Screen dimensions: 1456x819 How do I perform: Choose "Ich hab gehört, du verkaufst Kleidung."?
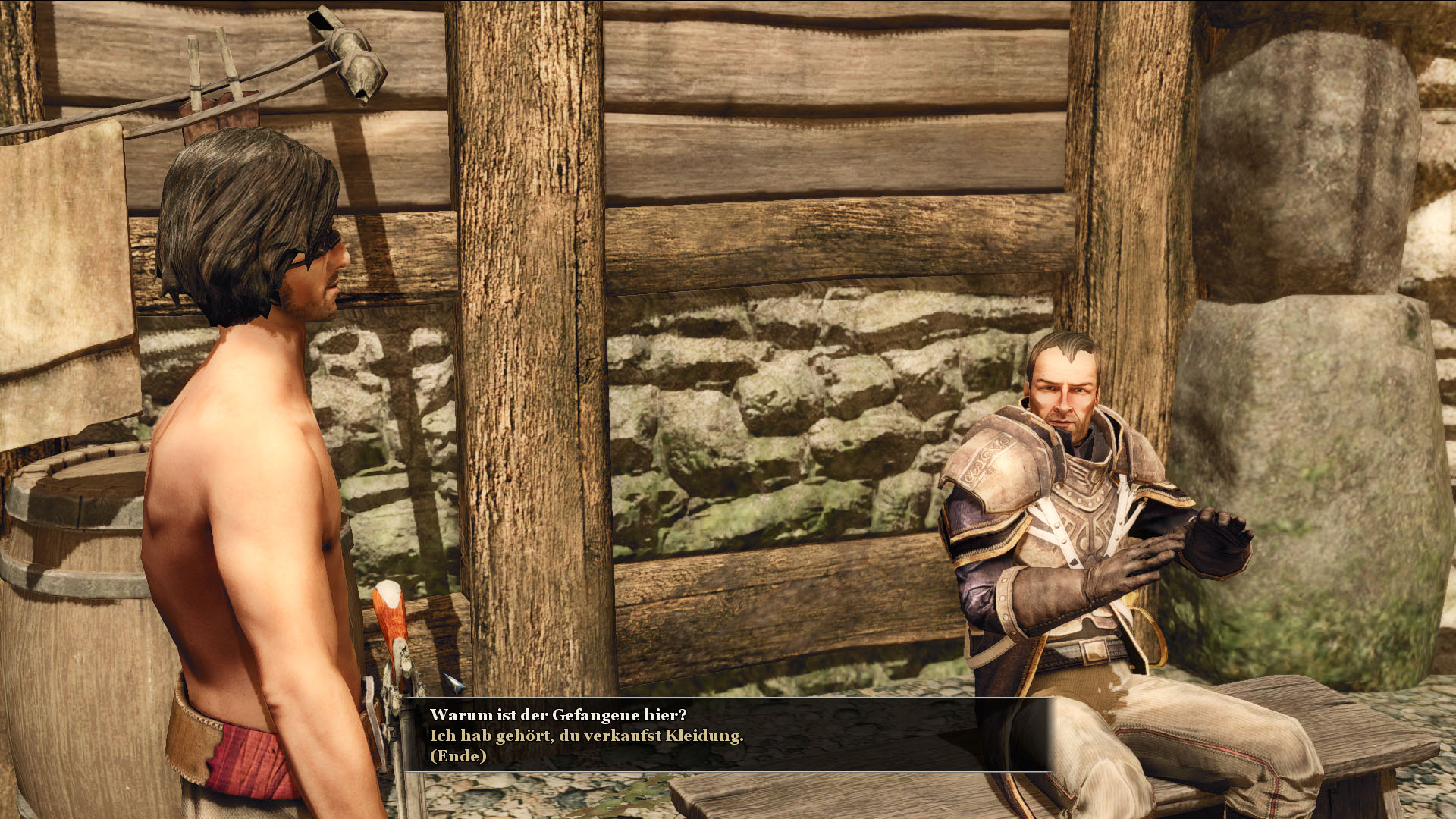point(586,736)
